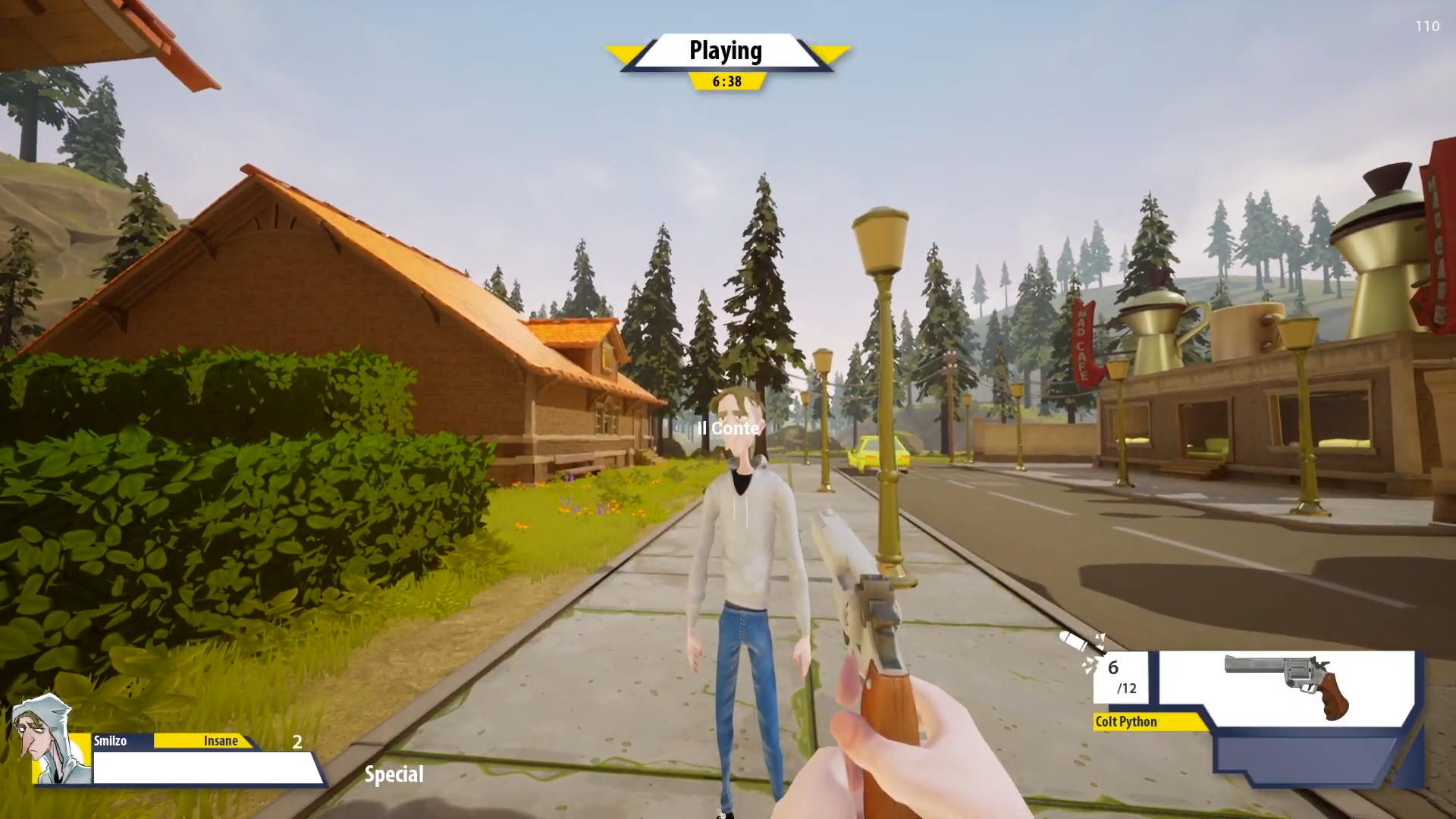Click the lives counter showing 2

click(296, 743)
